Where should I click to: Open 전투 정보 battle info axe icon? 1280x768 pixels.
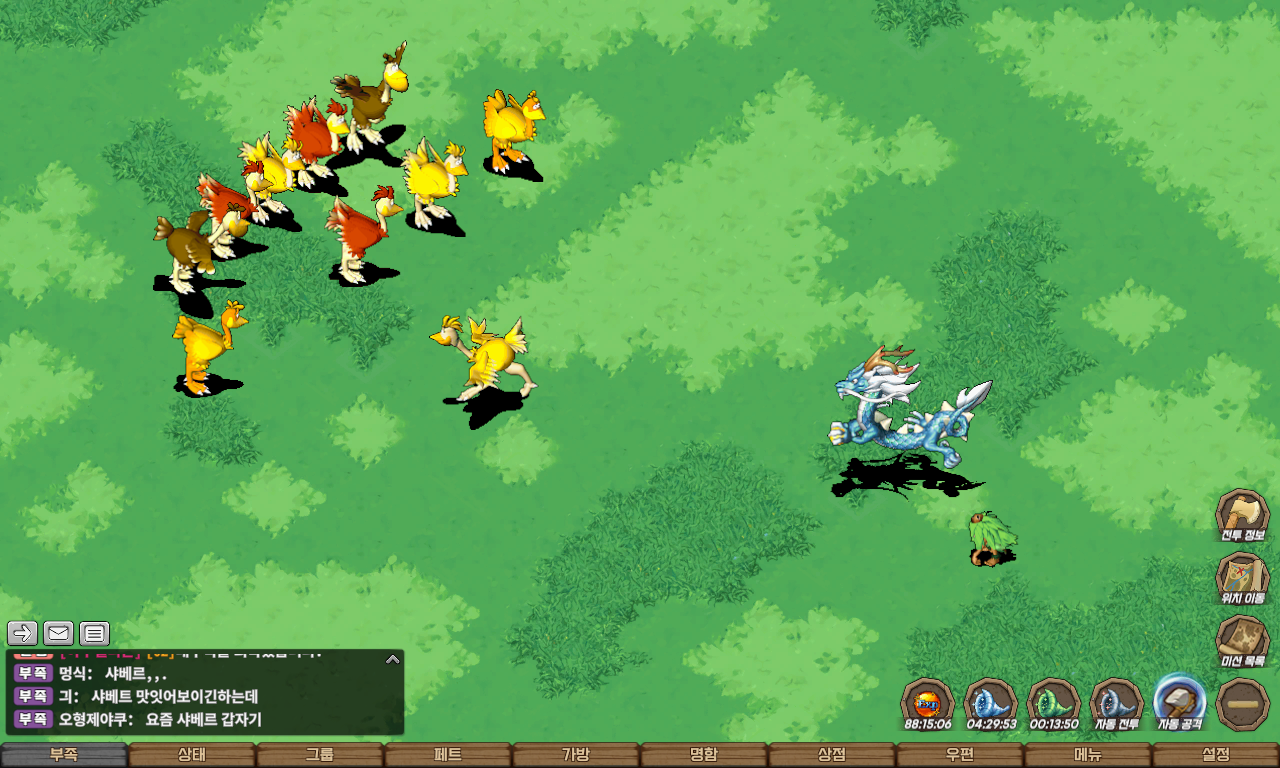coord(1242,516)
